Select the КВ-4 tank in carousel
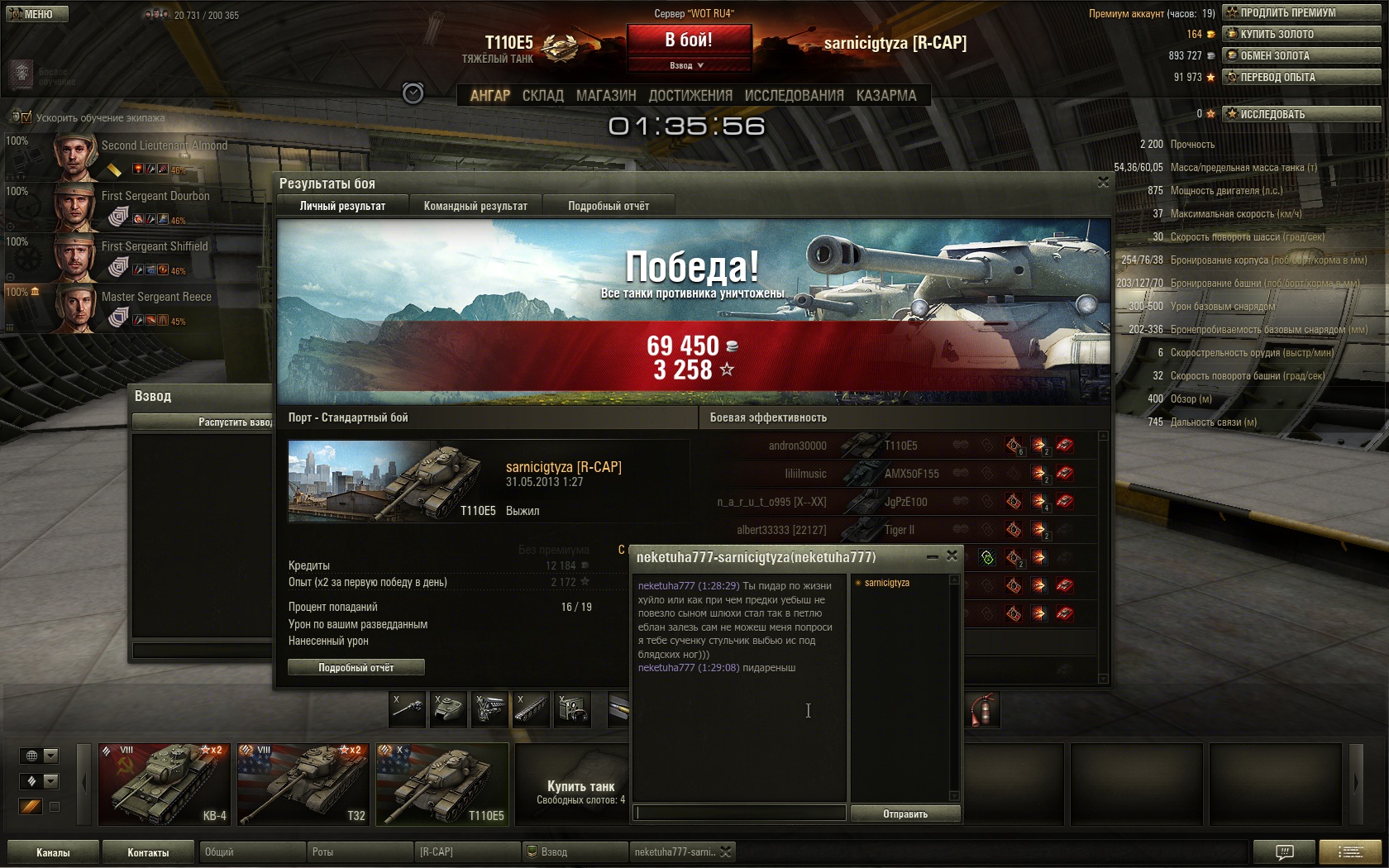The width and height of the screenshot is (1389, 868). tap(165, 784)
